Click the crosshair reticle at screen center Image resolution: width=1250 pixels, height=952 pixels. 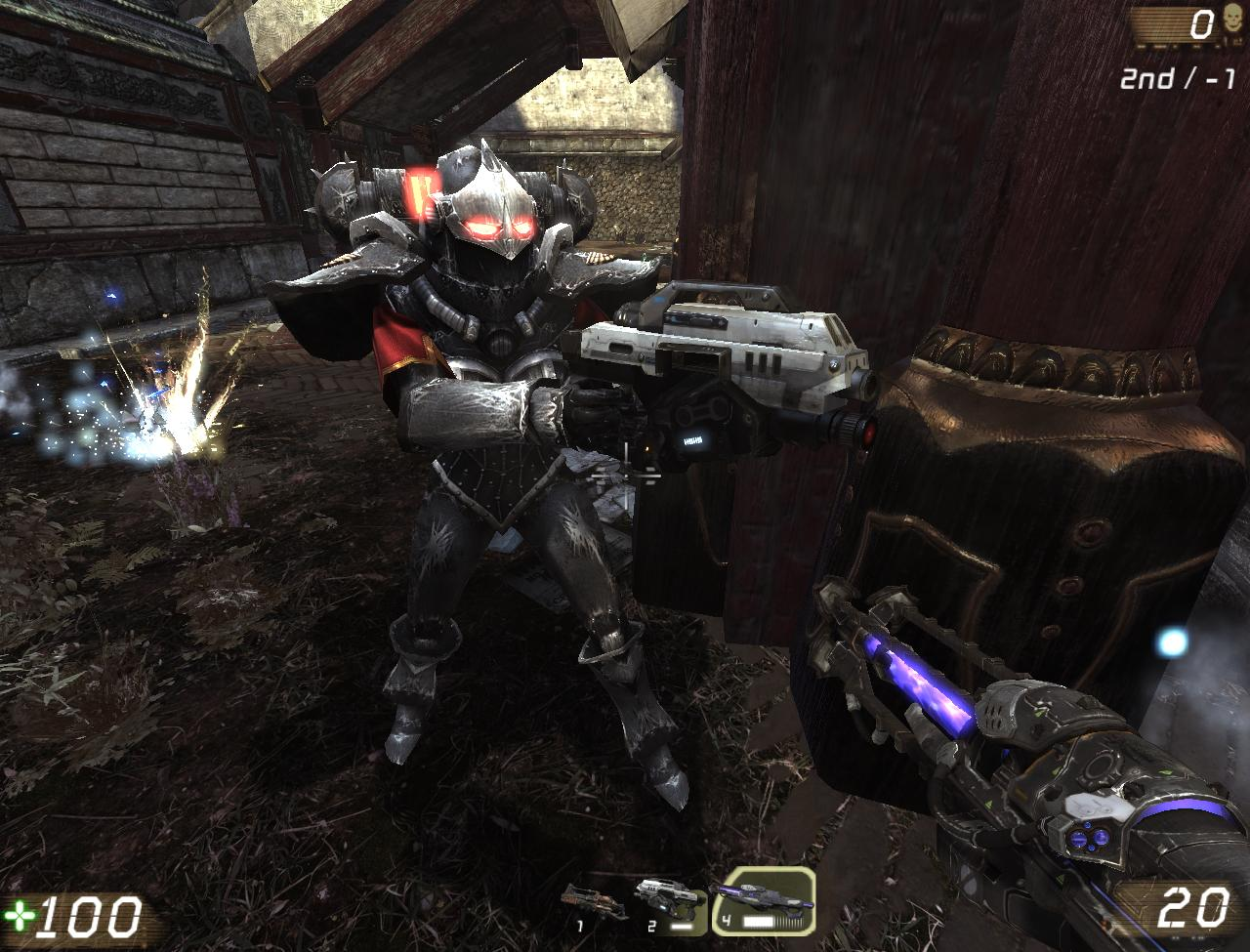[625, 476]
